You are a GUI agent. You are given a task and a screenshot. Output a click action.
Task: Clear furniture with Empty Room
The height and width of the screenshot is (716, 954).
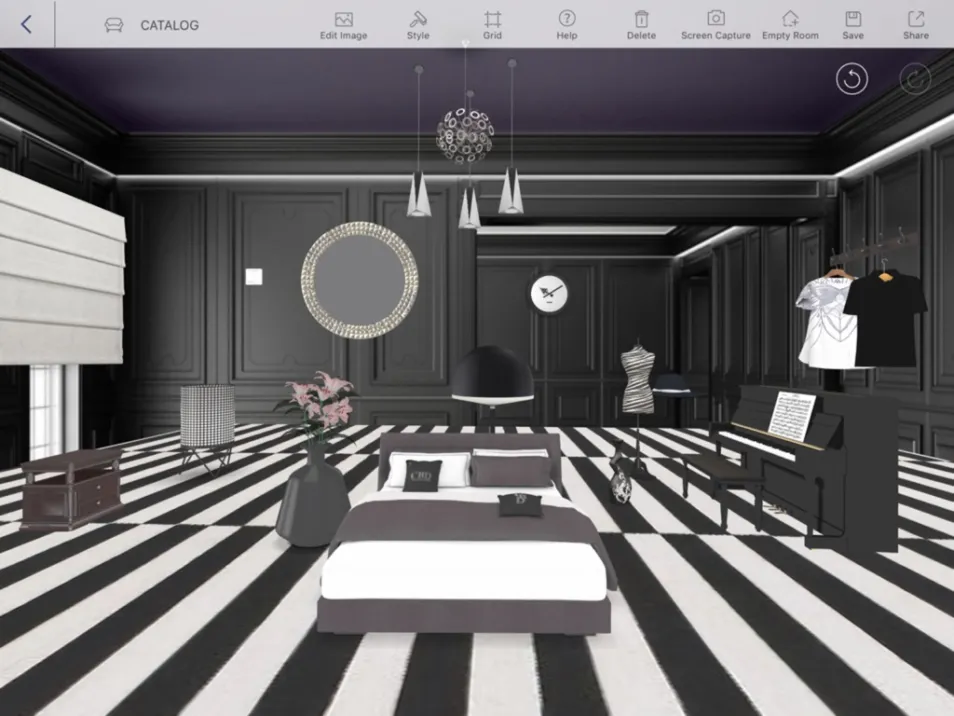[x=790, y=25]
